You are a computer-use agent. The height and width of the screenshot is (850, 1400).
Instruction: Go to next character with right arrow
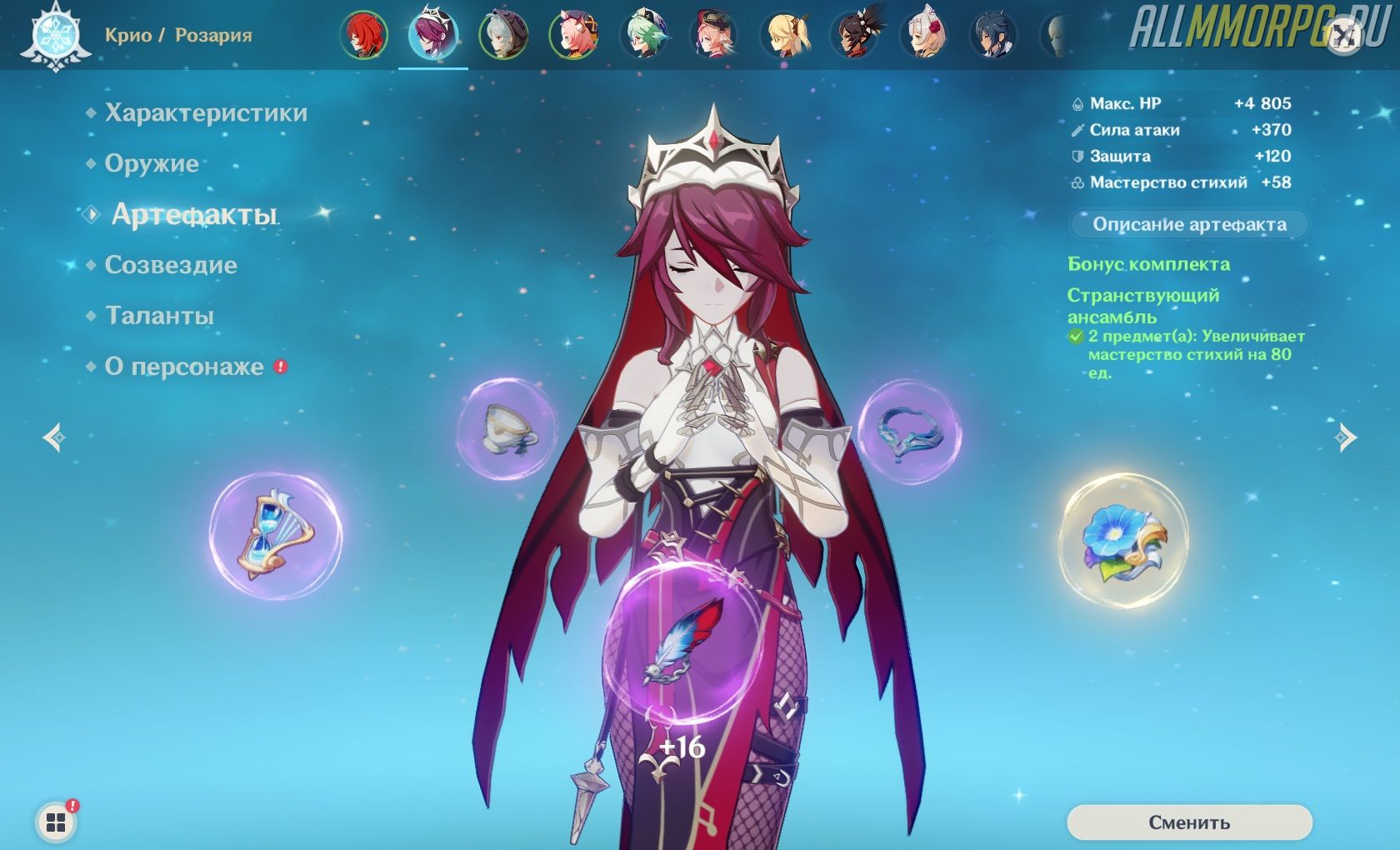point(1345,437)
